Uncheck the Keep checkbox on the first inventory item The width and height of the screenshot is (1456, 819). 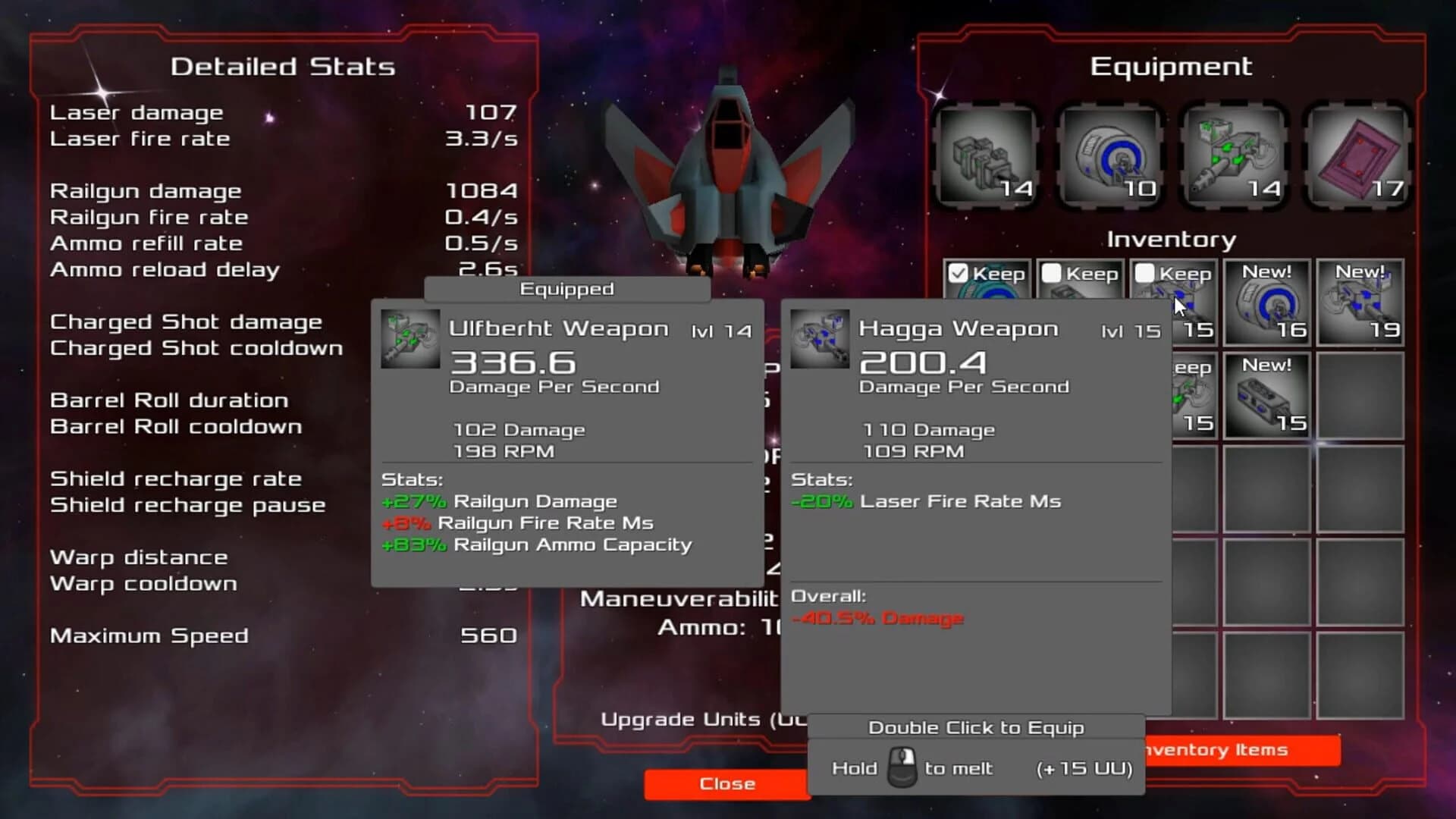[x=959, y=273]
